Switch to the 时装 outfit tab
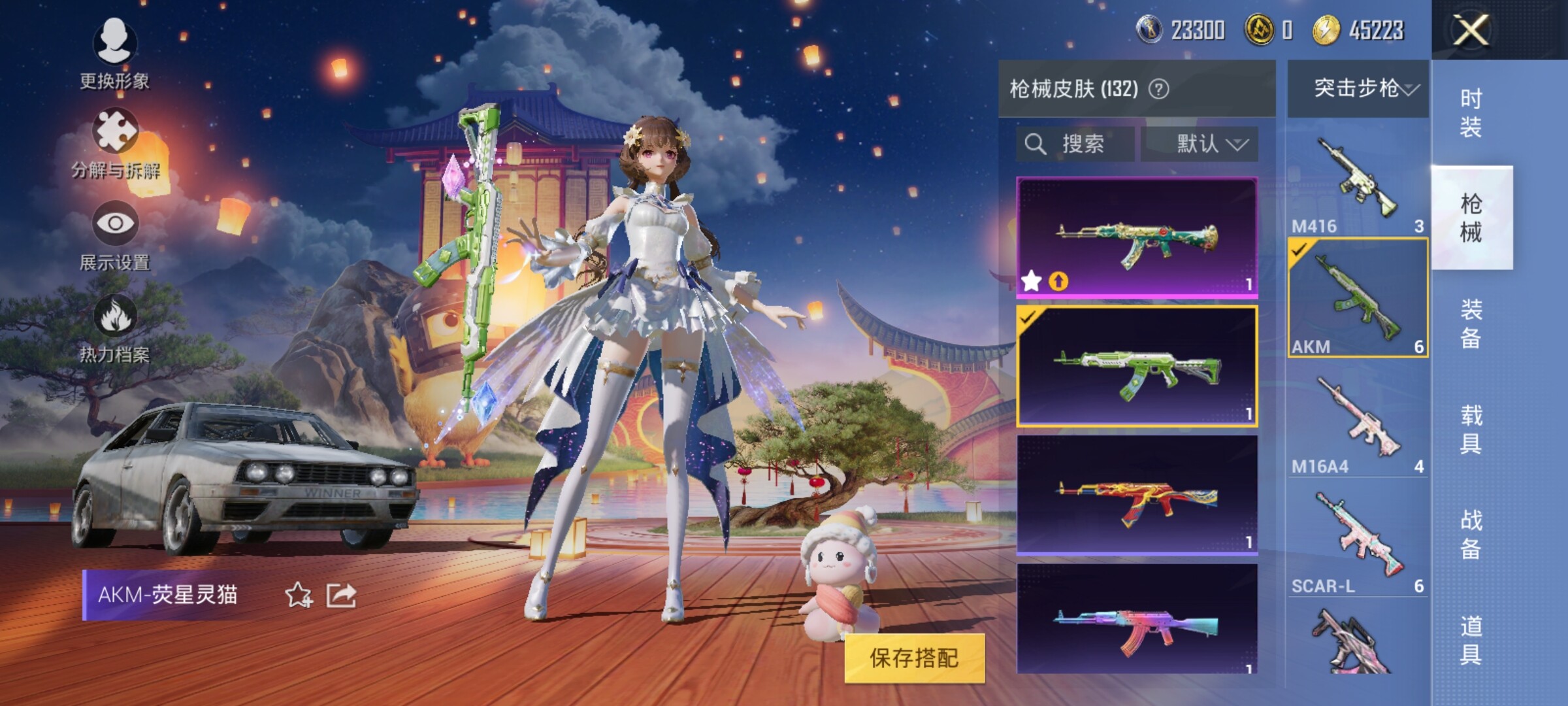This screenshot has height=706, width=1568. click(1471, 112)
